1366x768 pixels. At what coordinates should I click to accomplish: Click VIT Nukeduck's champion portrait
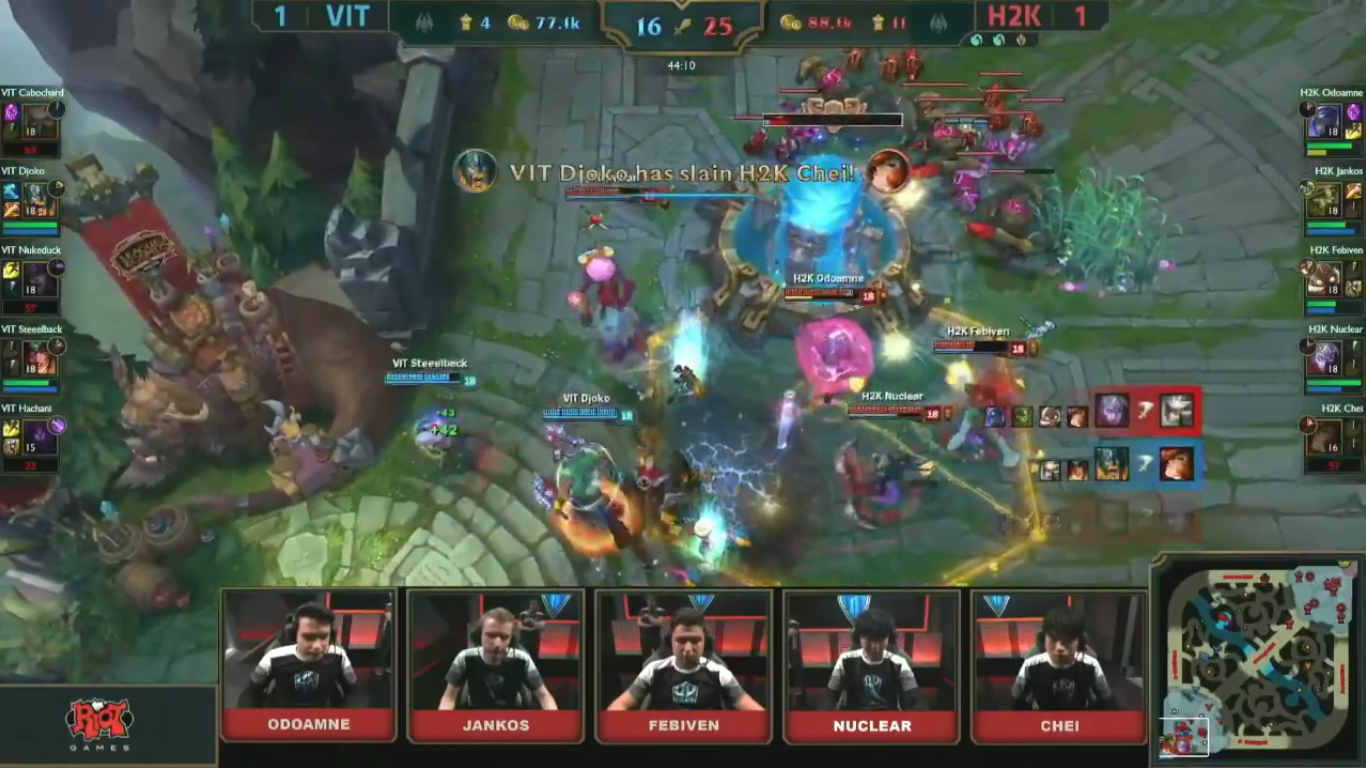point(40,277)
